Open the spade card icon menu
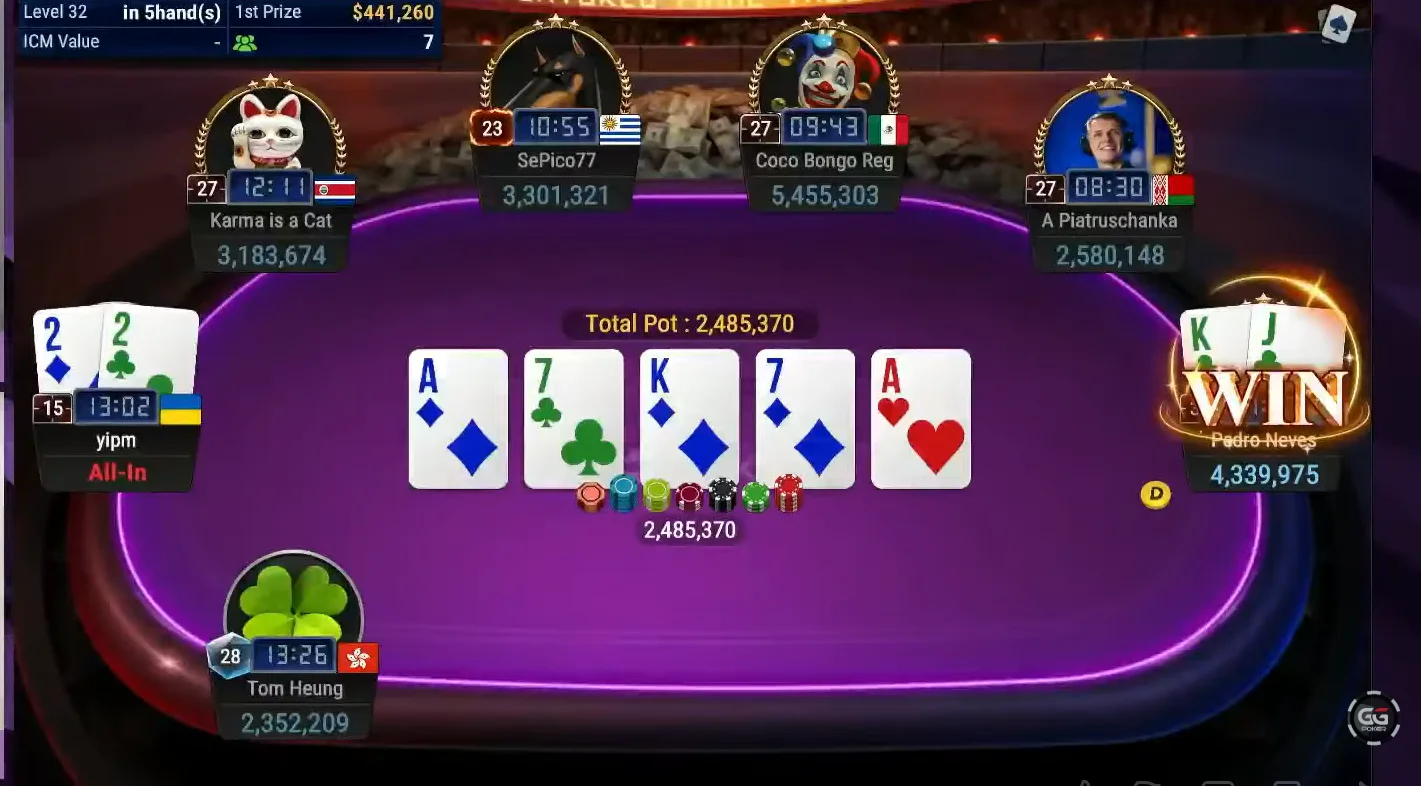Image resolution: width=1421 pixels, height=786 pixels. click(x=1338, y=25)
